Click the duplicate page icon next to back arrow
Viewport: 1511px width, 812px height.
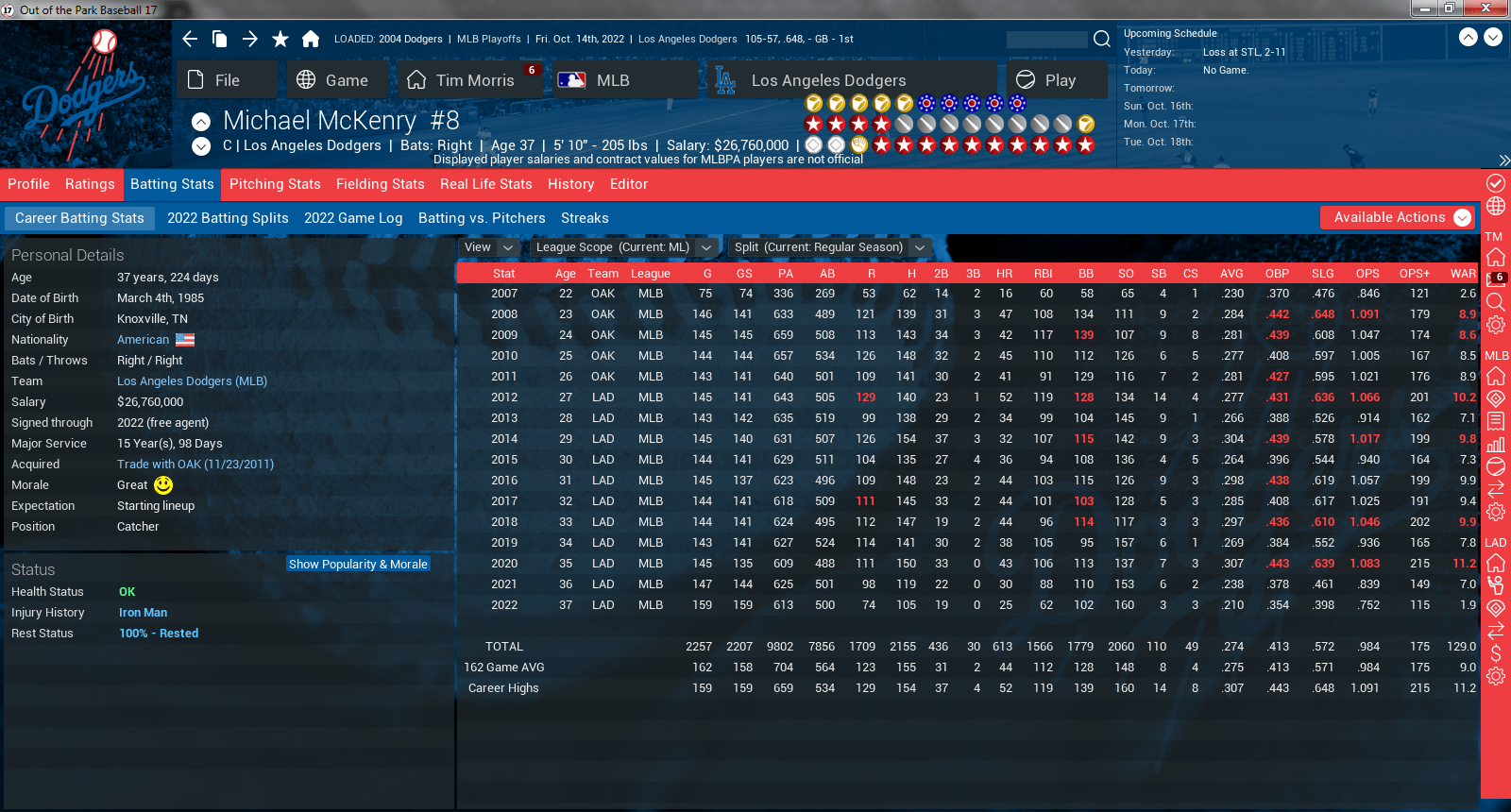click(x=221, y=39)
